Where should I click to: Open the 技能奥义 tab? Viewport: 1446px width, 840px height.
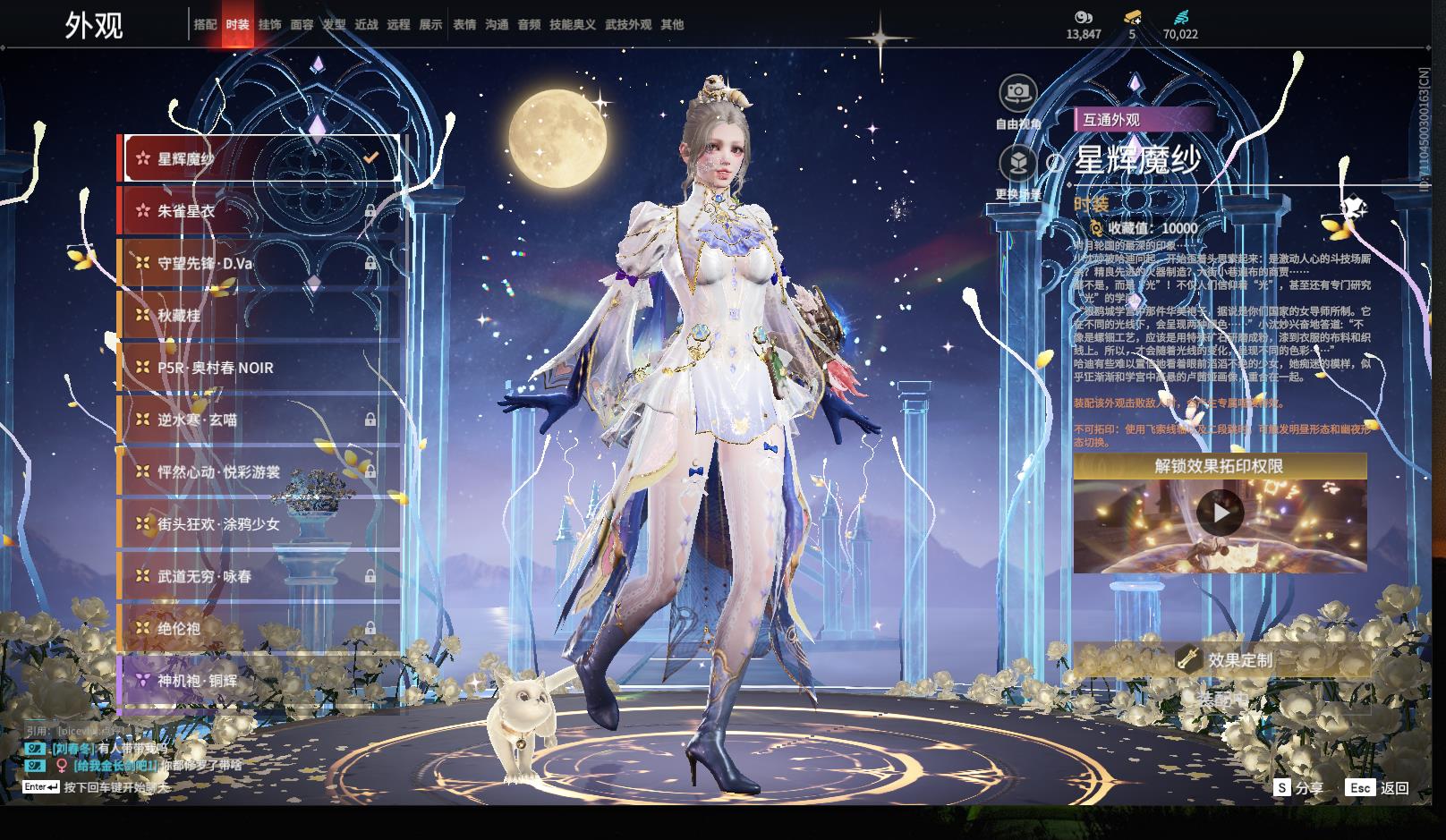(x=572, y=24)
